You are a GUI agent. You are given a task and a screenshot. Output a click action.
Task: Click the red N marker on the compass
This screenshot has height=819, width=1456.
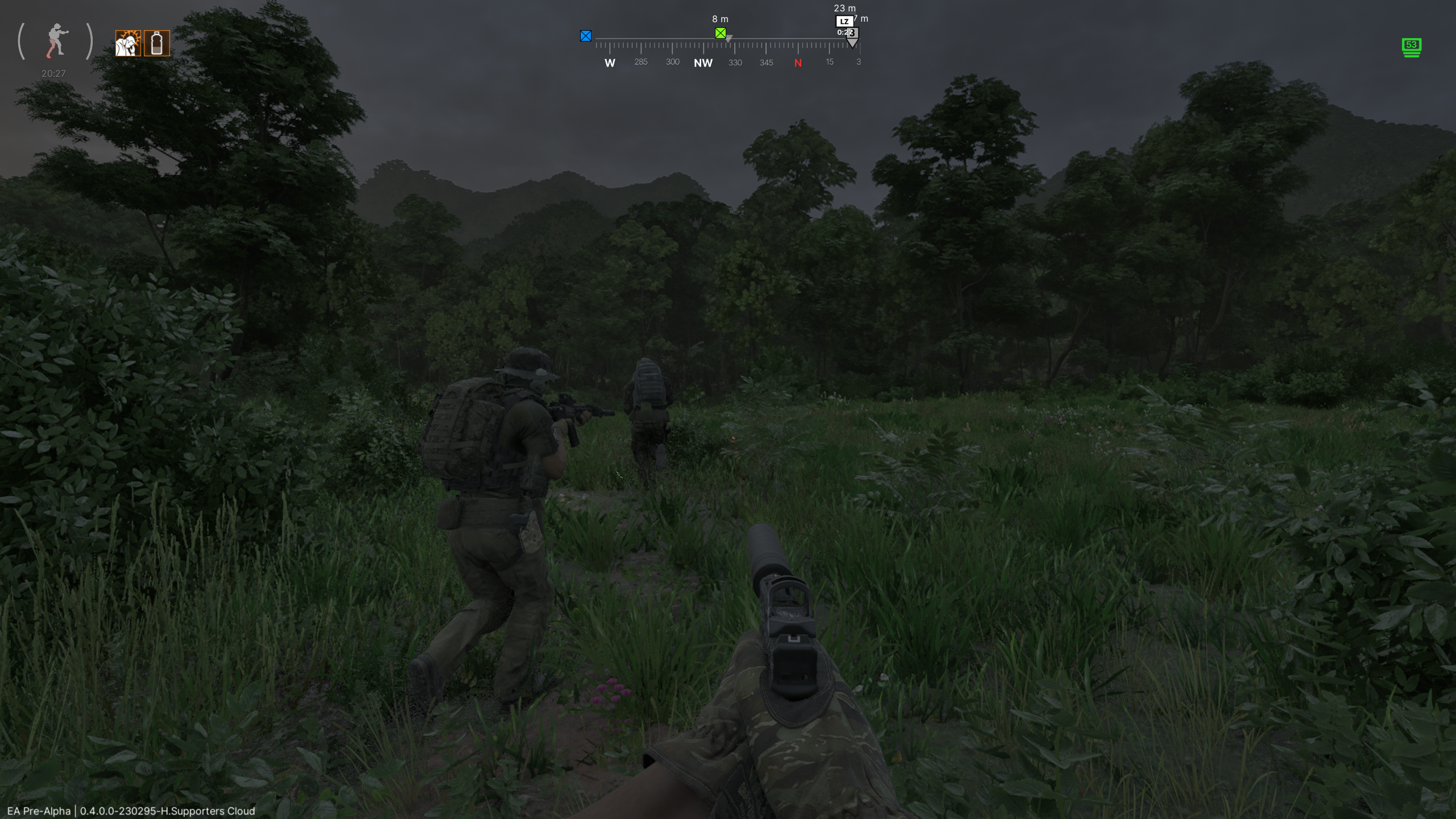coord(799,63)
